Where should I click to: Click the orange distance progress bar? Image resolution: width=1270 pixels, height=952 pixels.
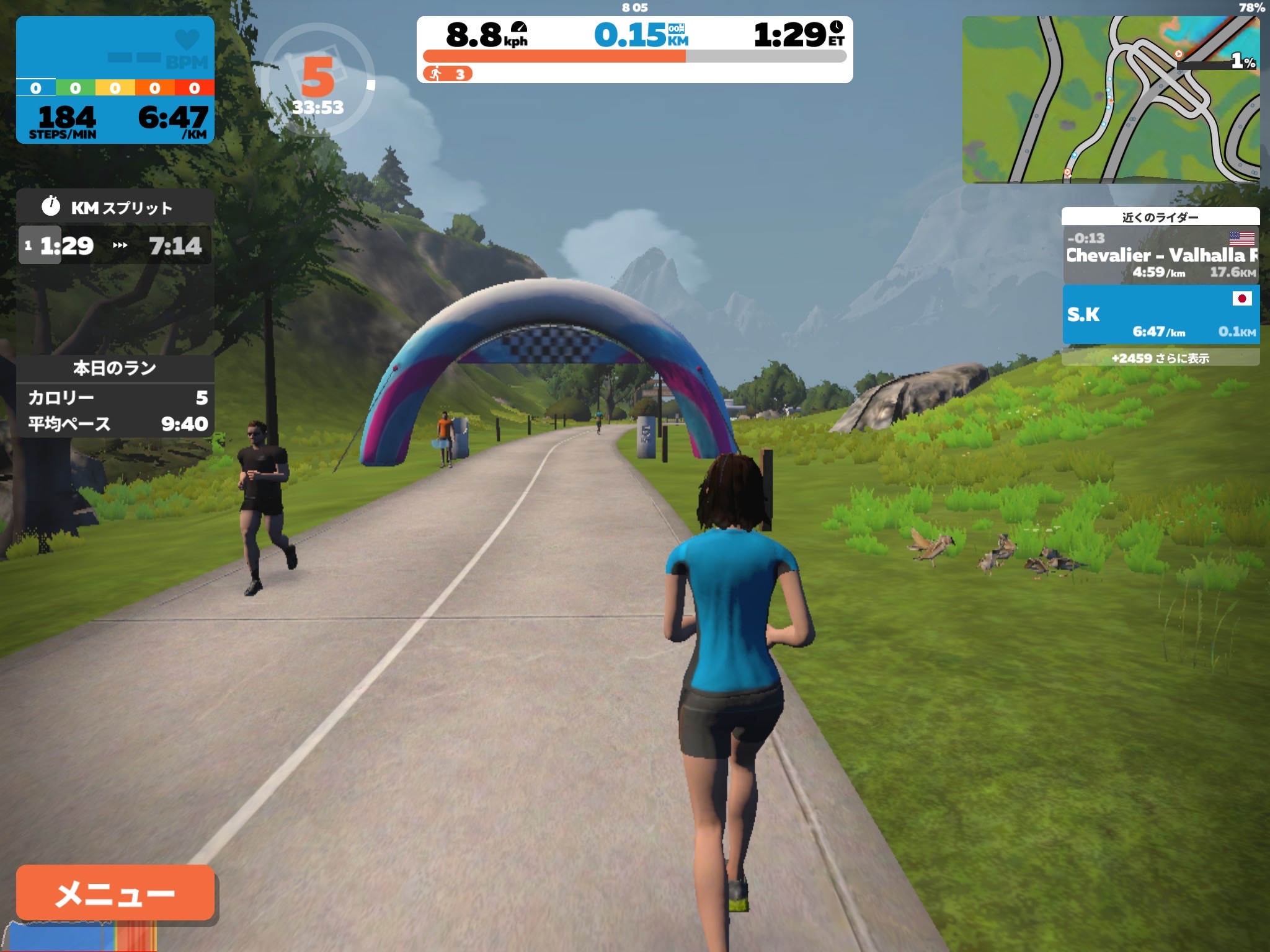[555, 56]
